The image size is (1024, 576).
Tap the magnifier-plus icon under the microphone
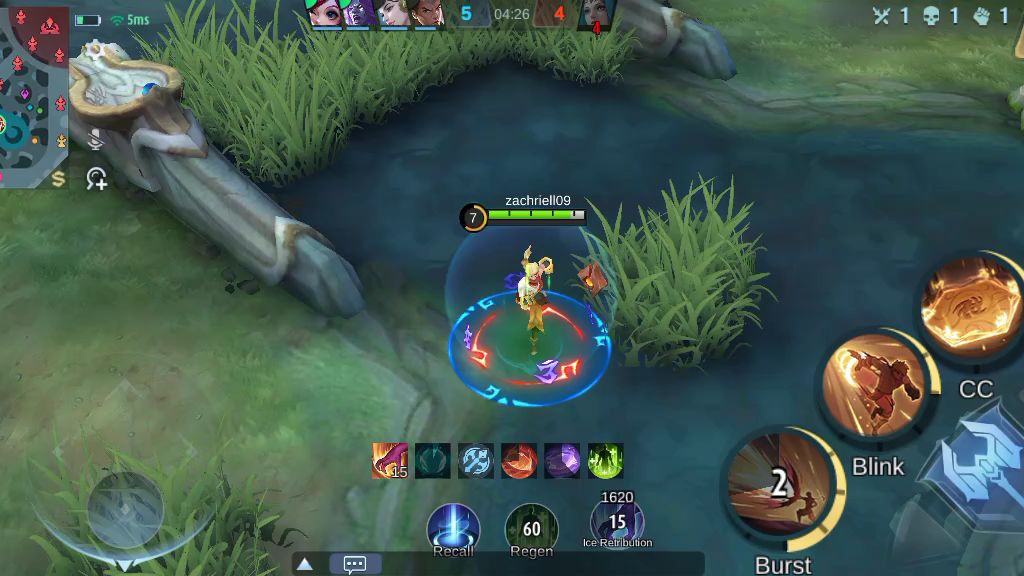(x=97, y=180)
